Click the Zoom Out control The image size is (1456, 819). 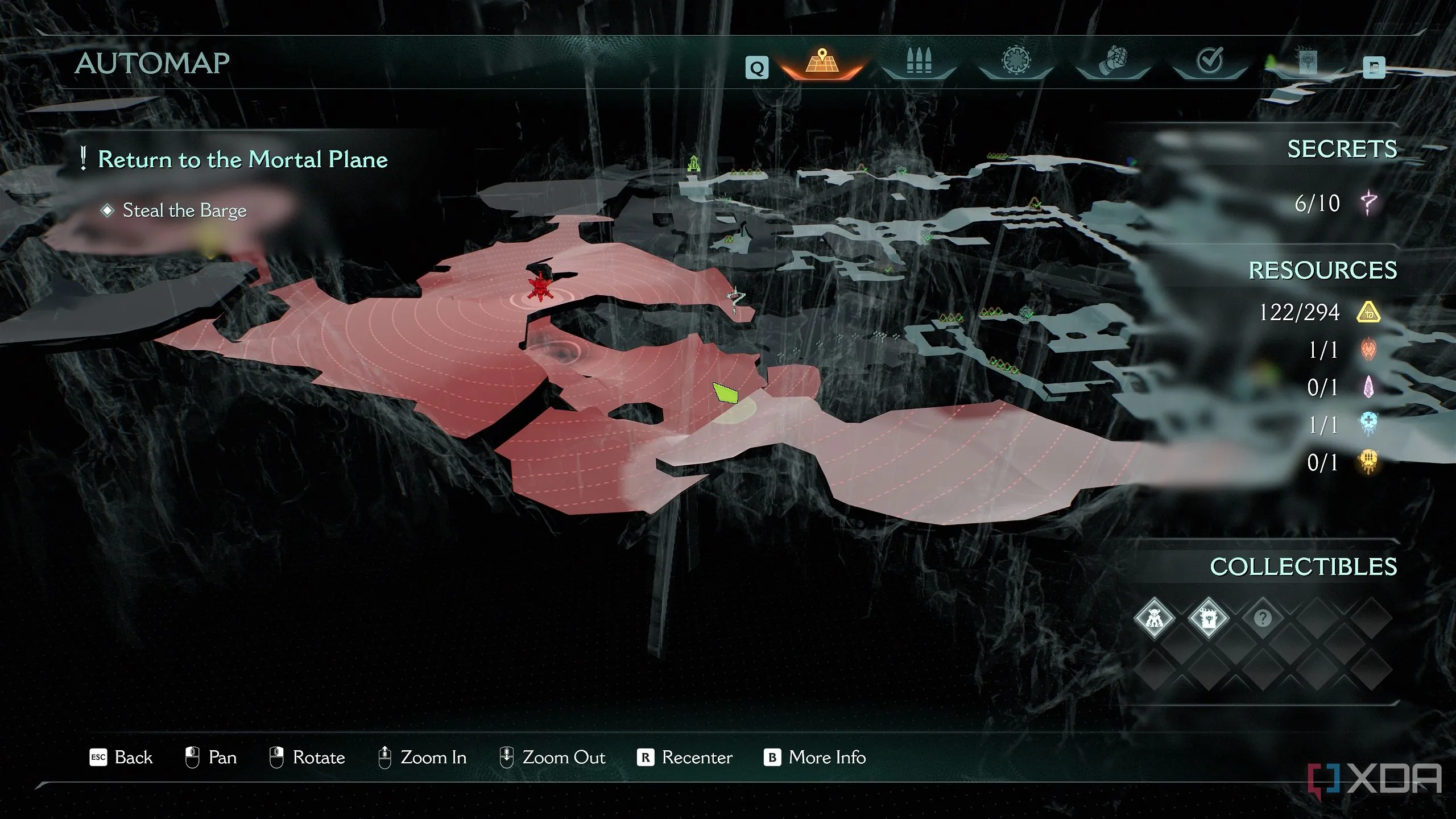tap(552, 758)
